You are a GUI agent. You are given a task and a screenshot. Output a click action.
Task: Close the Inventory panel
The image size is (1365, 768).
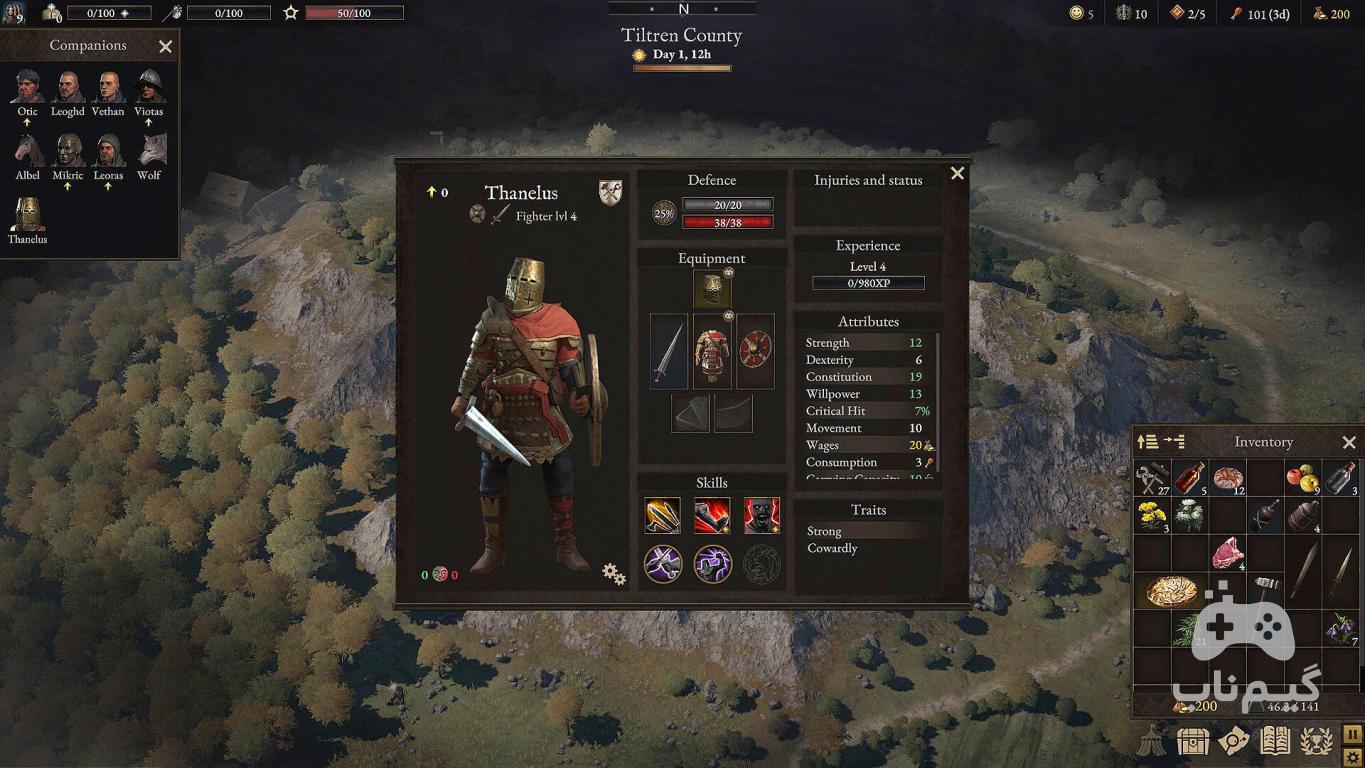pos(1349,442)
